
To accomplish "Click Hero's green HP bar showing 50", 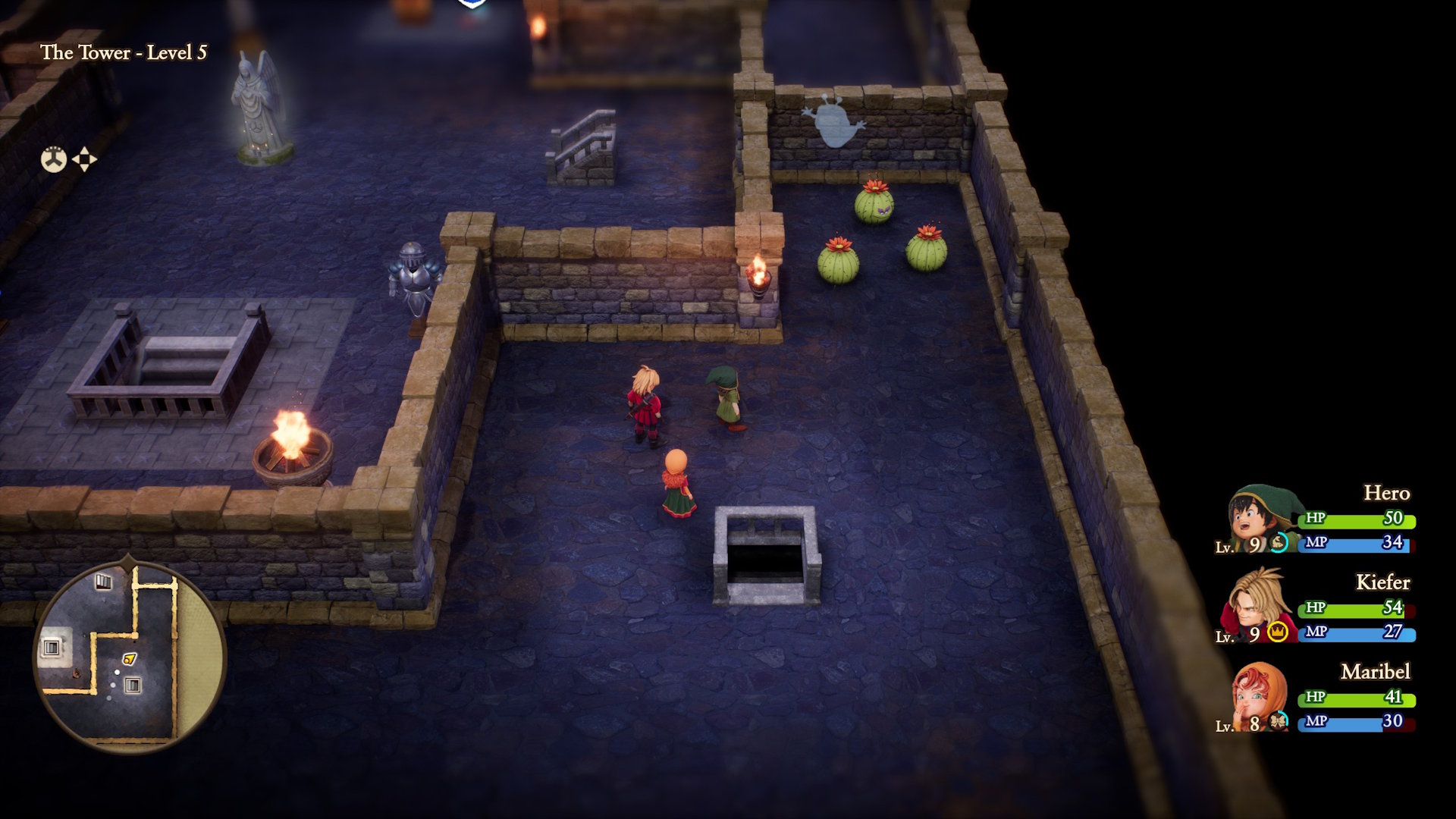I will click(x=1355, y=522).
